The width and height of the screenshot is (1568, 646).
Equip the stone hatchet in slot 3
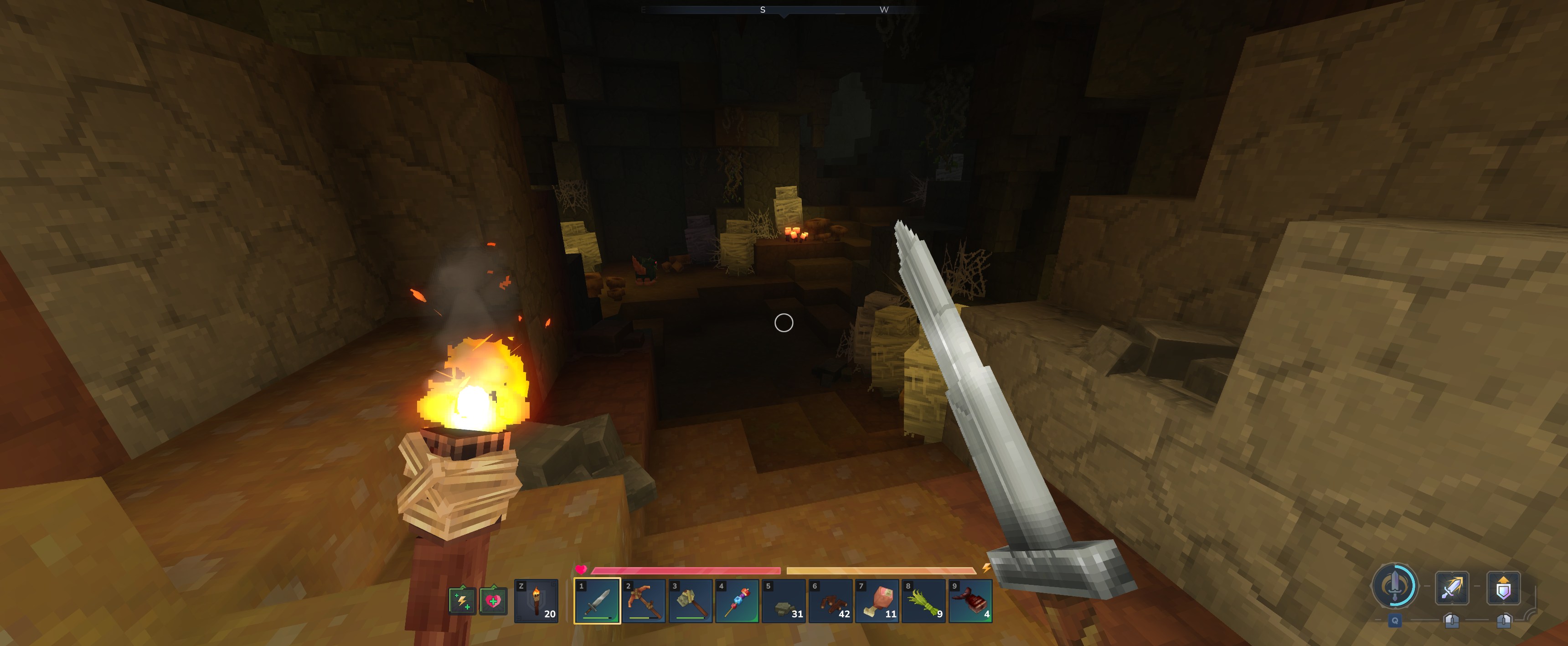pyautogui.click(x=691, y=600)
